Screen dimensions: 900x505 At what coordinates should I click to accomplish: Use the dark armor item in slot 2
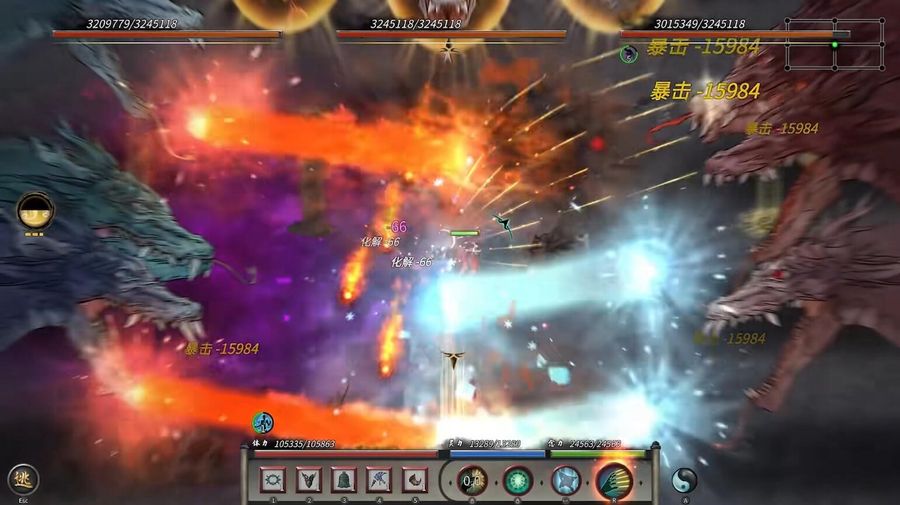click(307, 480)
